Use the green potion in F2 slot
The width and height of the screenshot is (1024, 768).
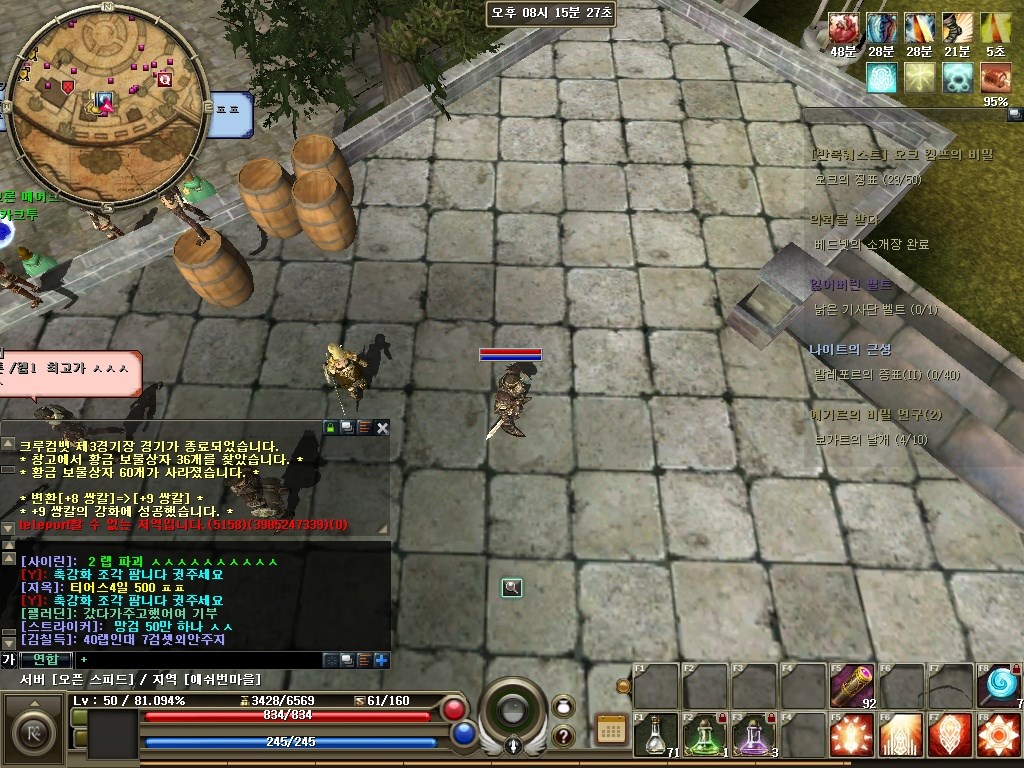pyautogui.click(x=705, y=735)
